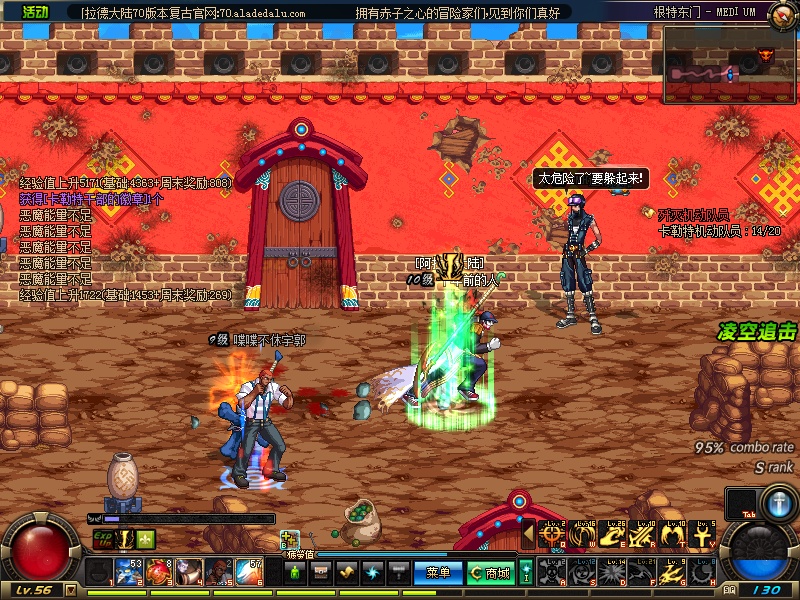Use the blue slash item in slot 6
800x600 pixels.
click(x=249, y=572)
